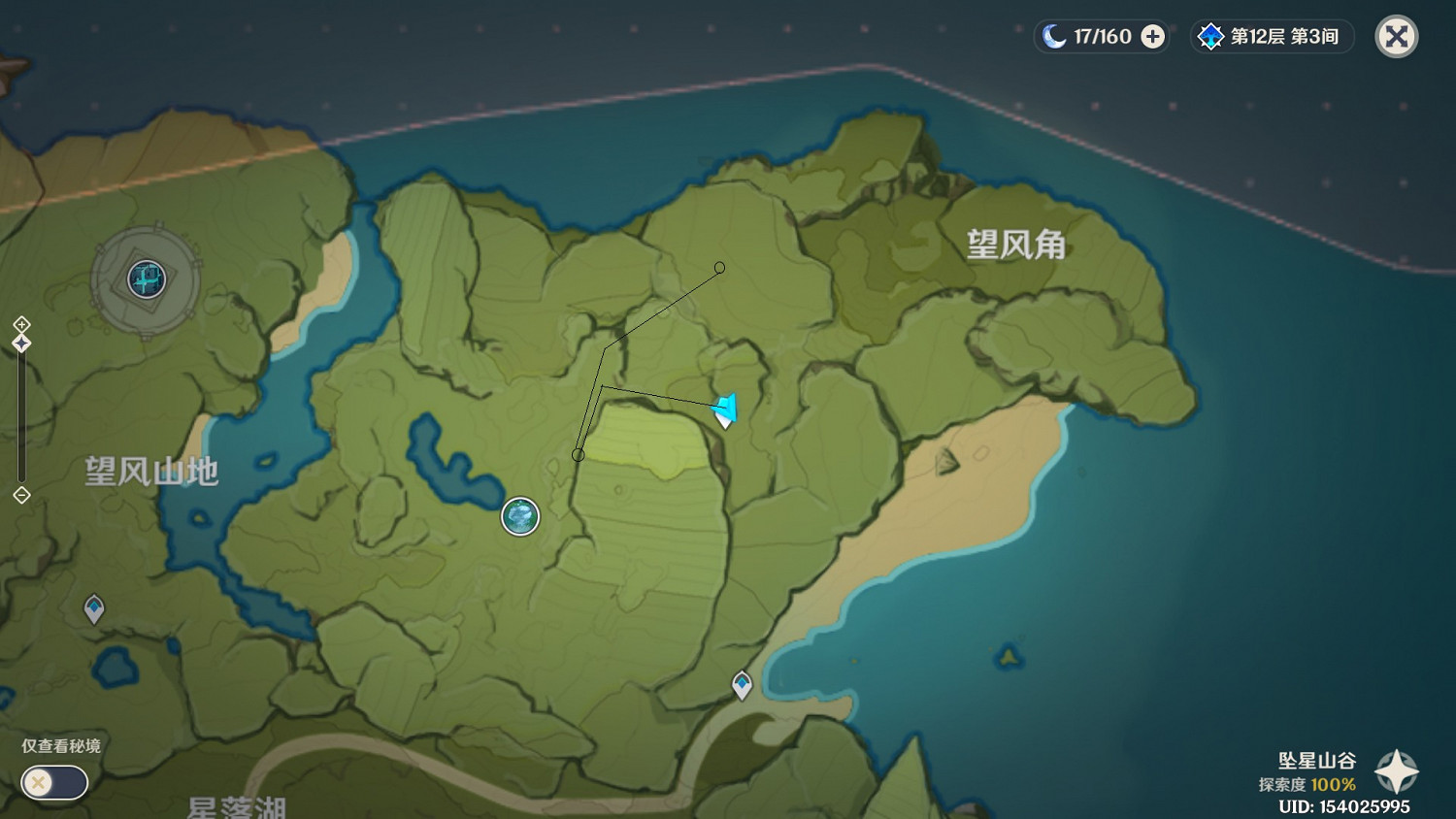
Task: Click the triangle landmark marker on the eastern hill
Action: 945,459
